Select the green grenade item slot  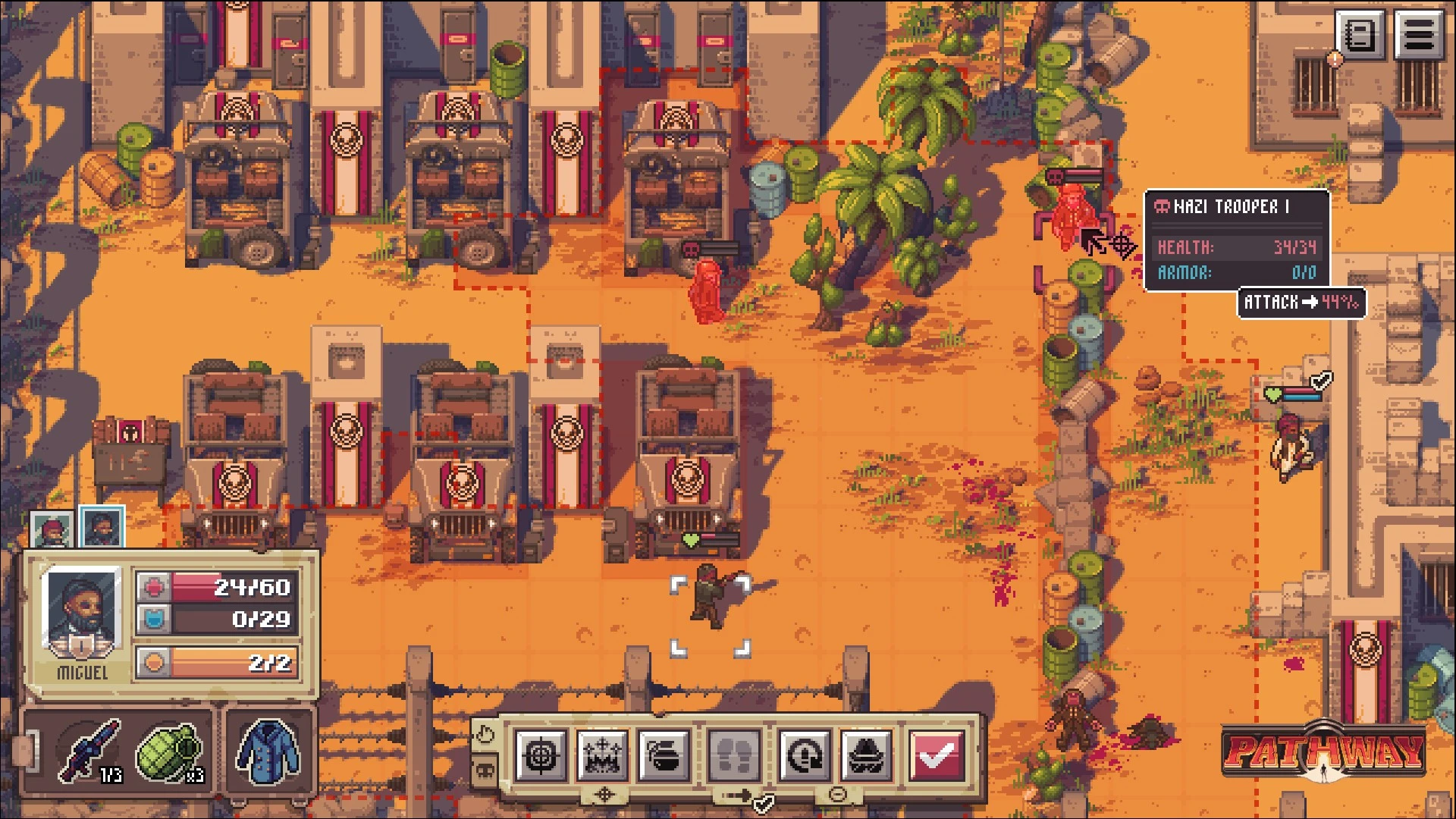pyautogui.click(x=168, y=751)
